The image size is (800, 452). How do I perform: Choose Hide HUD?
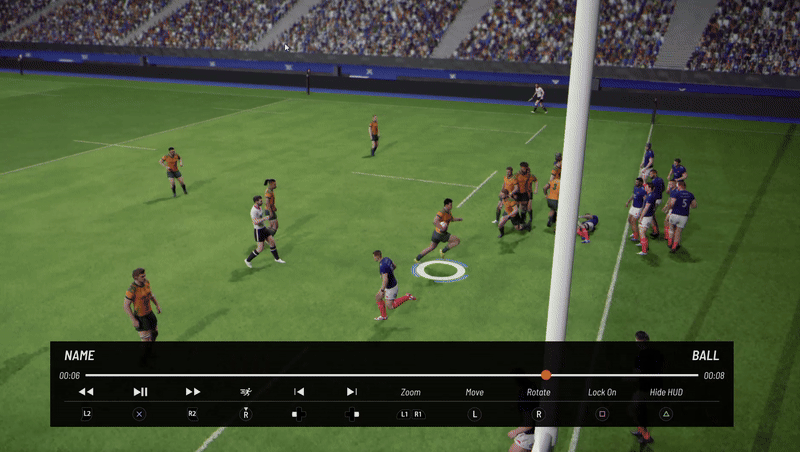pos(666,392)
